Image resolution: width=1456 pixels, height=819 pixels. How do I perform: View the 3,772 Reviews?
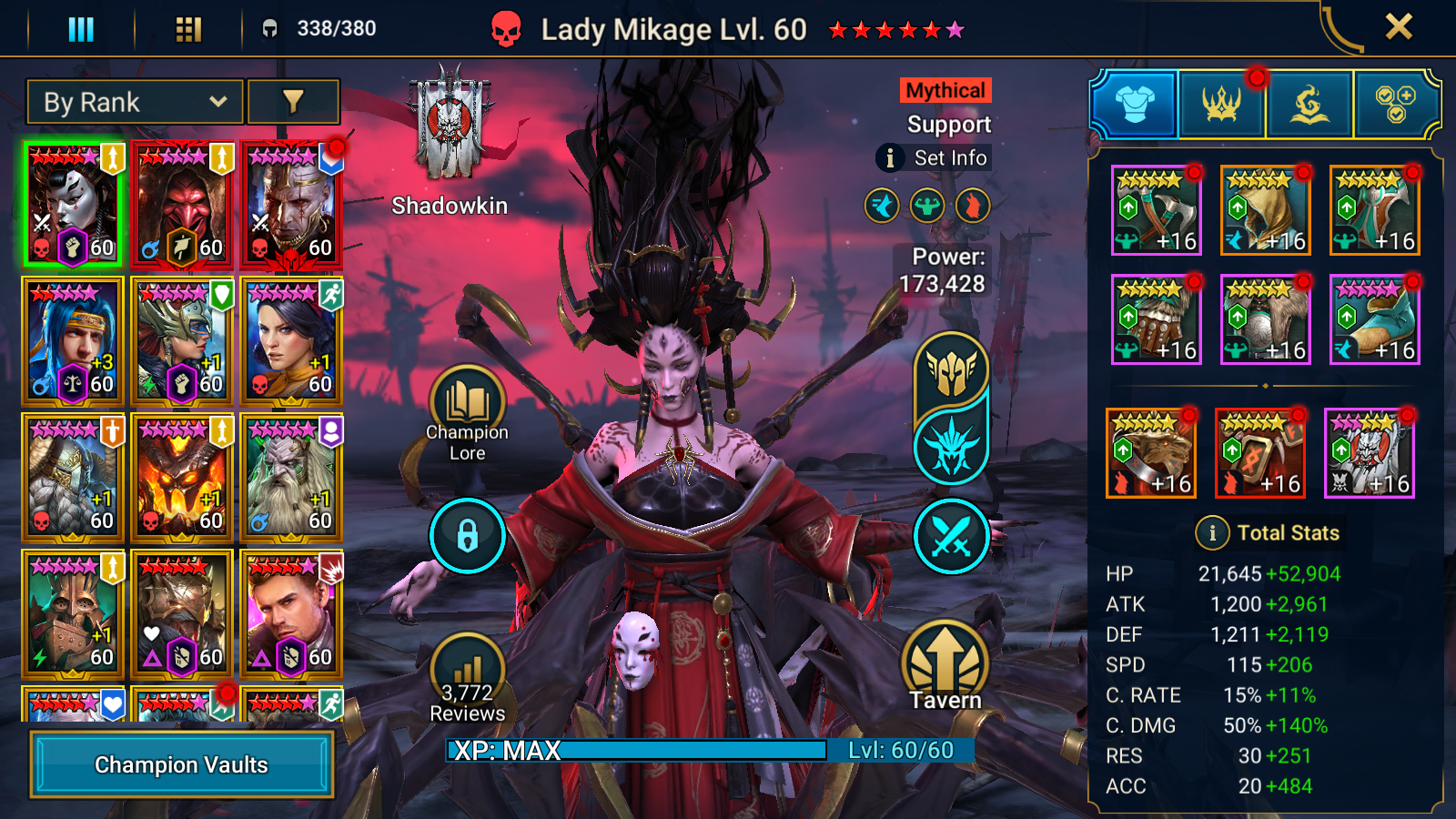click(x=467, y=682)
